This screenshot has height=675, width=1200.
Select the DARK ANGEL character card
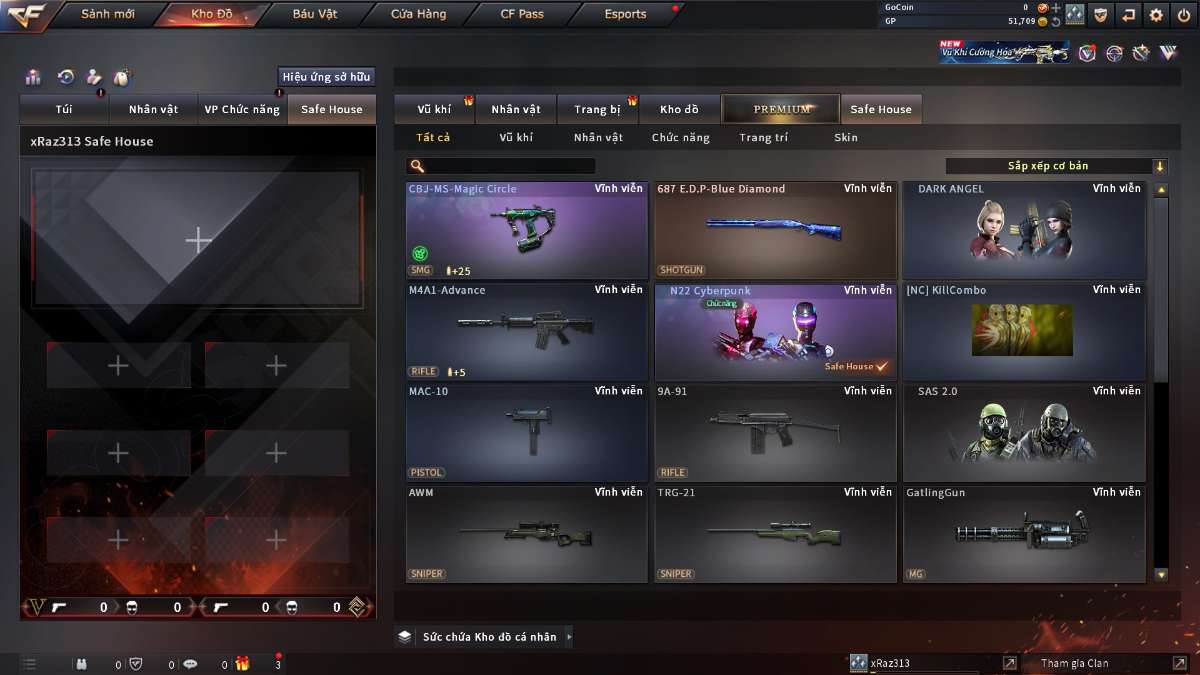(1024, 230)
